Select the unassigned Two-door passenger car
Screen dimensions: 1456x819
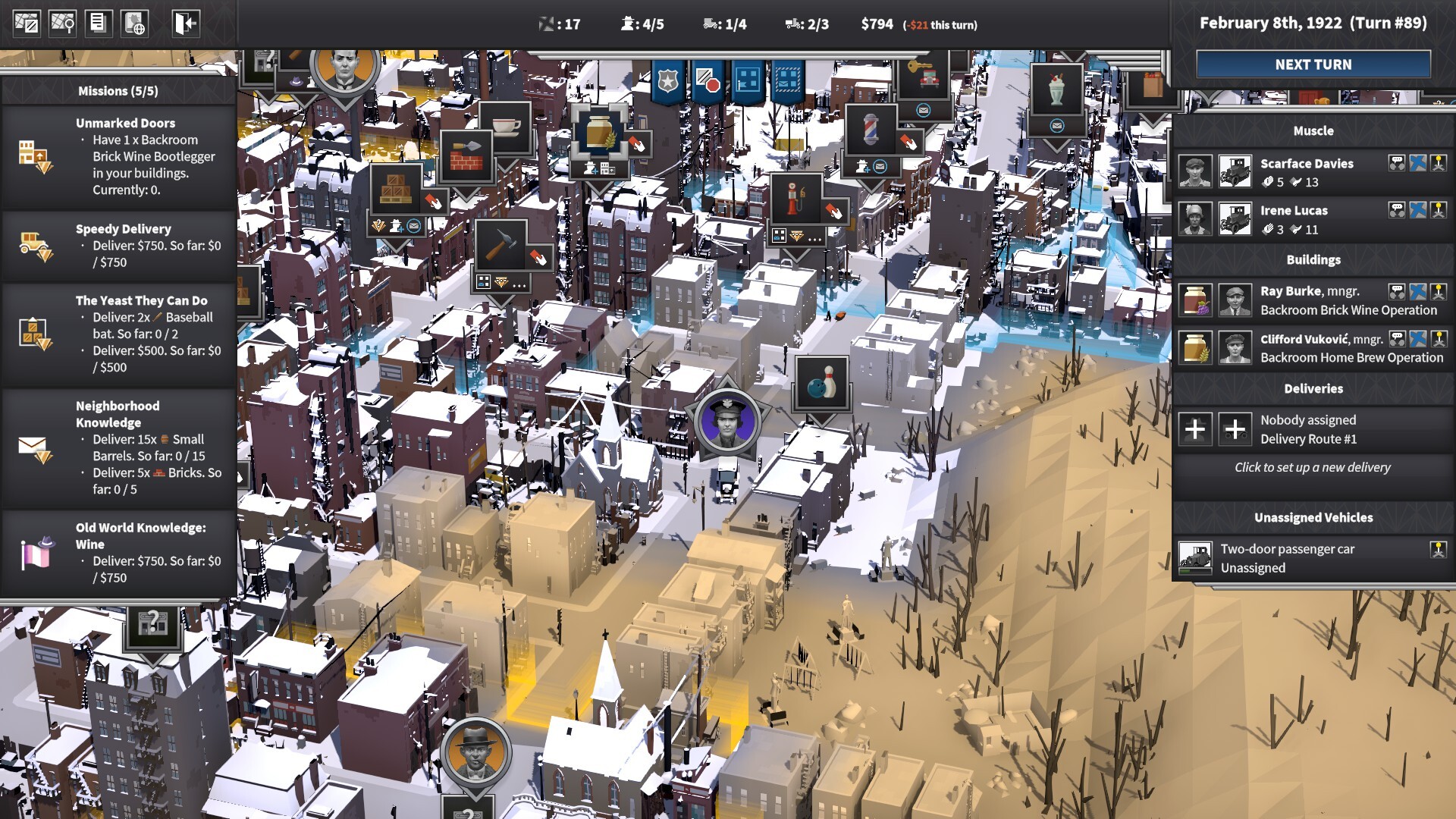tap(1287, 558)
